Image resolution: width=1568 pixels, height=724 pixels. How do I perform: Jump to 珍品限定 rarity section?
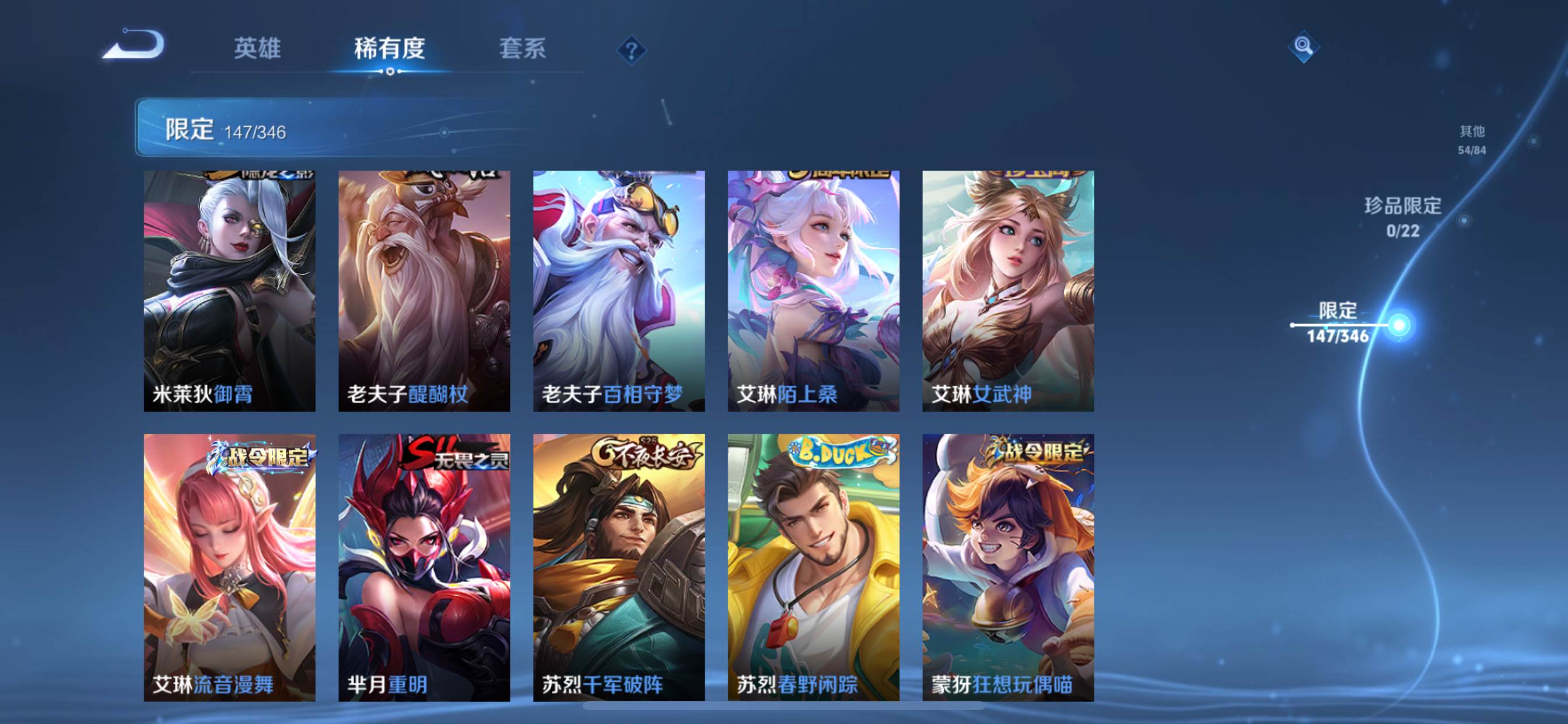(x=1402, y=217)
